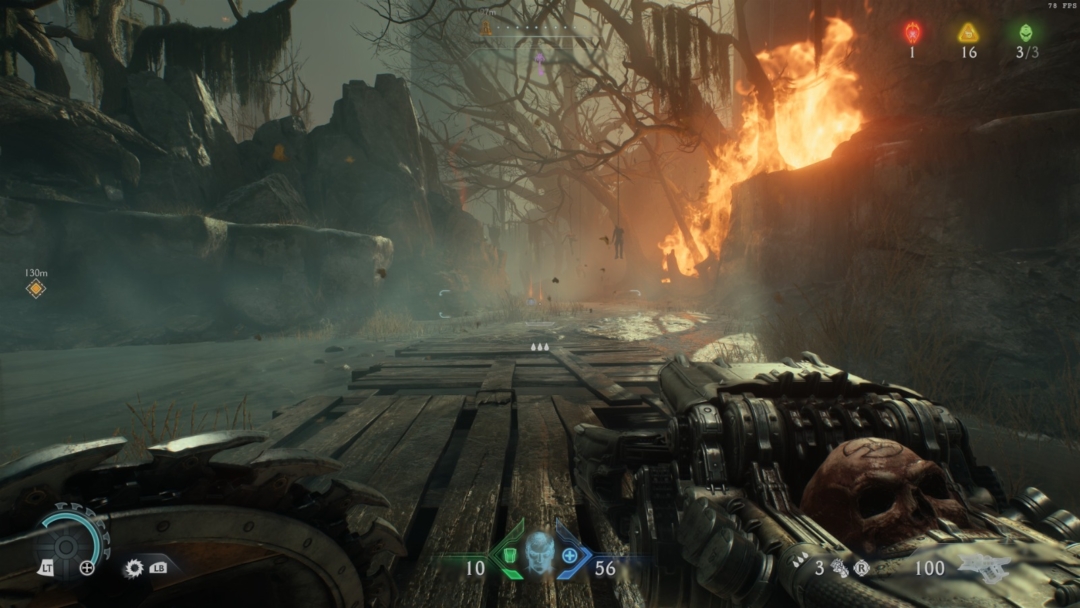The image size is (1080, 608).
Task: Select the circular shield ability gauge
Action: click(x=70, y=538)
